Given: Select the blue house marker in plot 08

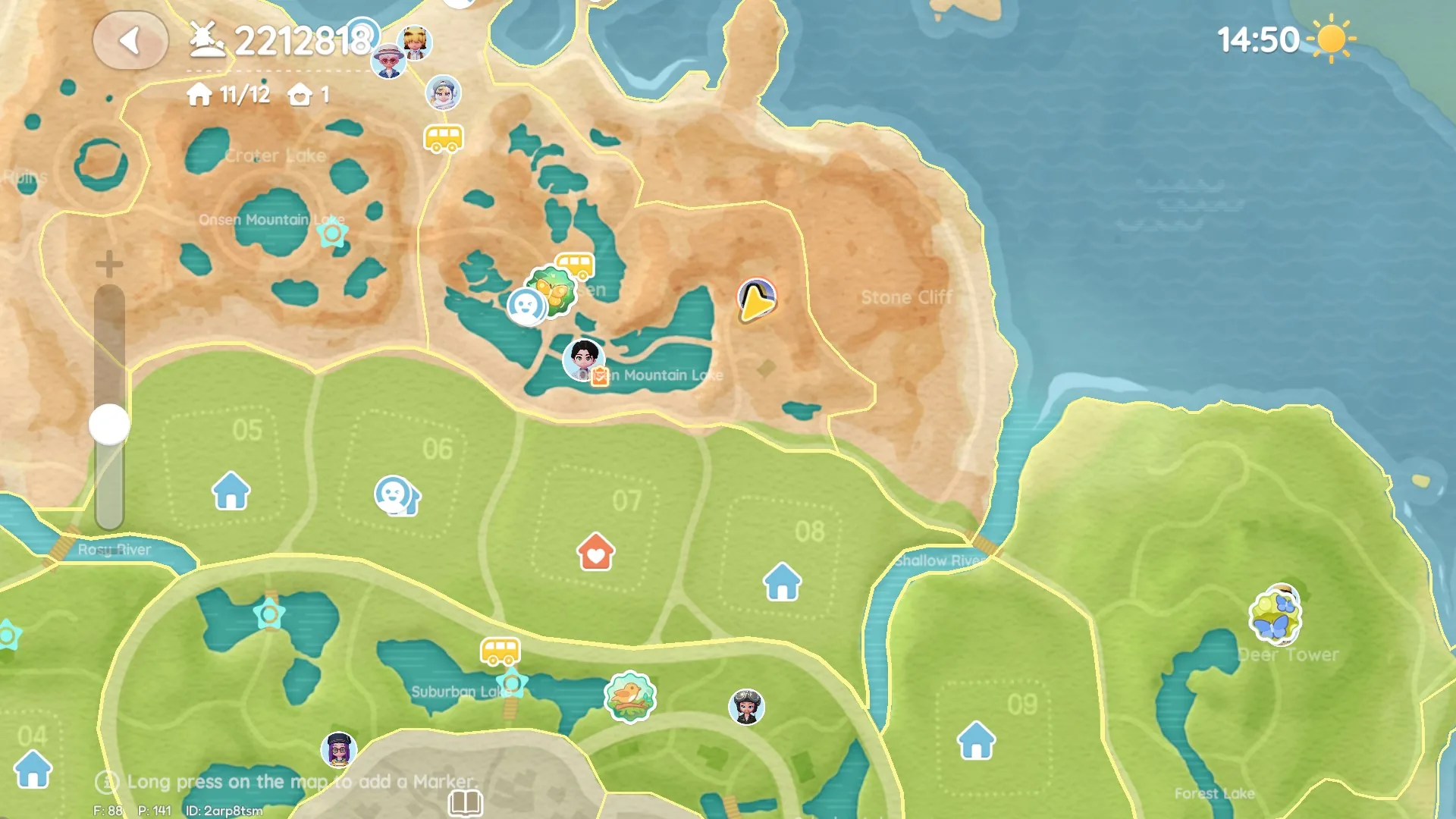Looking at the screenshot, I should point(782,582).
